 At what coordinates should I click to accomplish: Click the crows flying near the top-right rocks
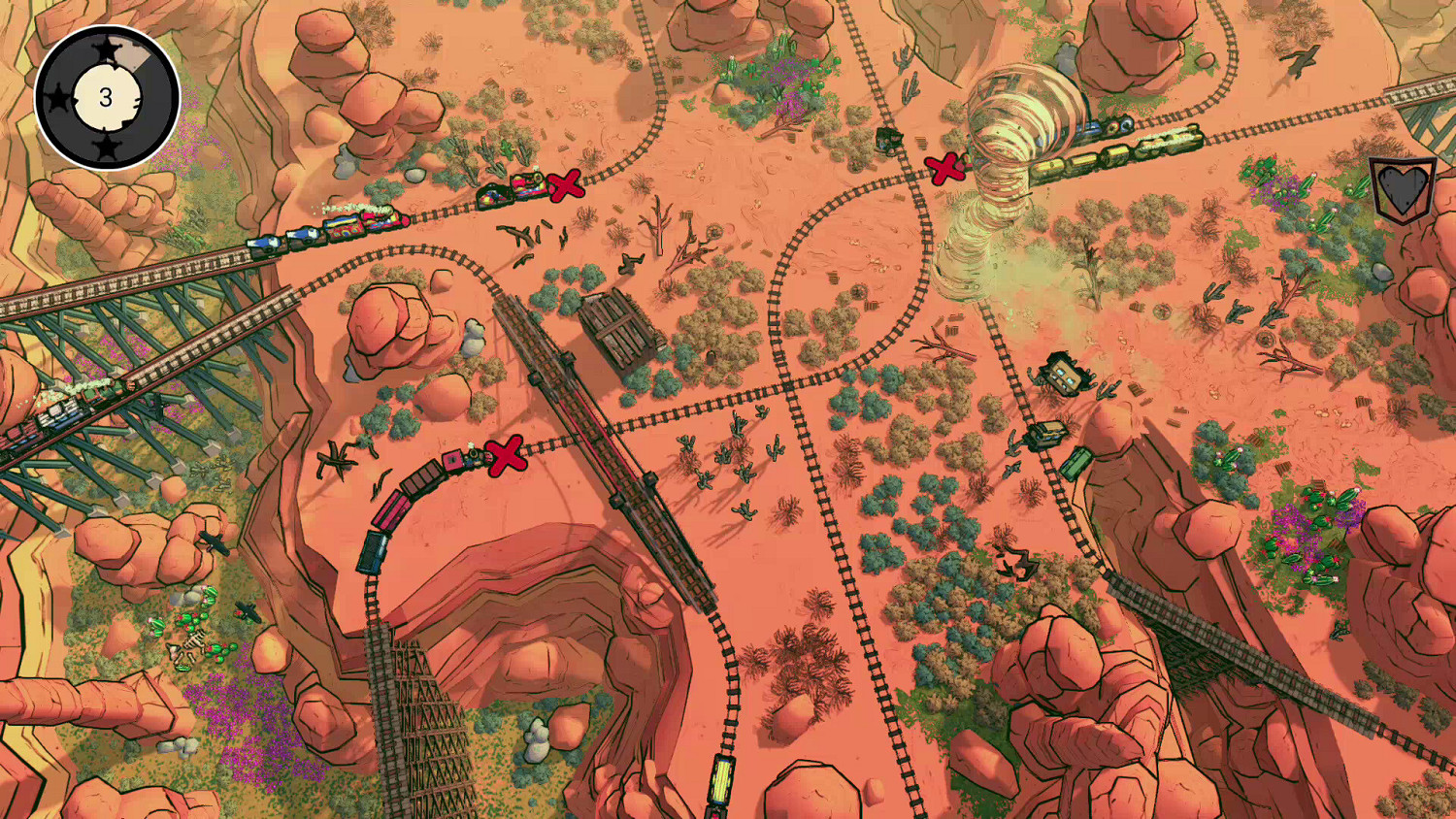(x=1301, y=58)
